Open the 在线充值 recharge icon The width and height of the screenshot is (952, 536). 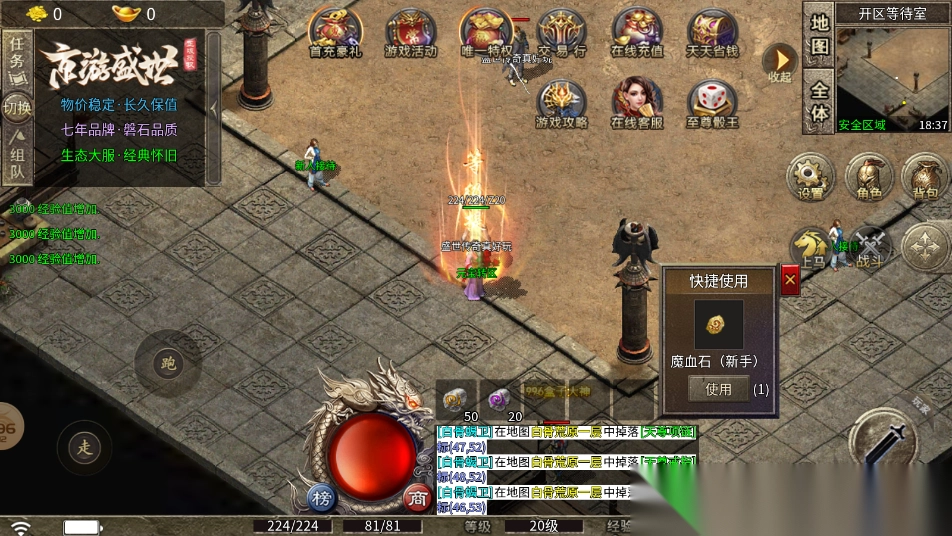click(637, 32)
